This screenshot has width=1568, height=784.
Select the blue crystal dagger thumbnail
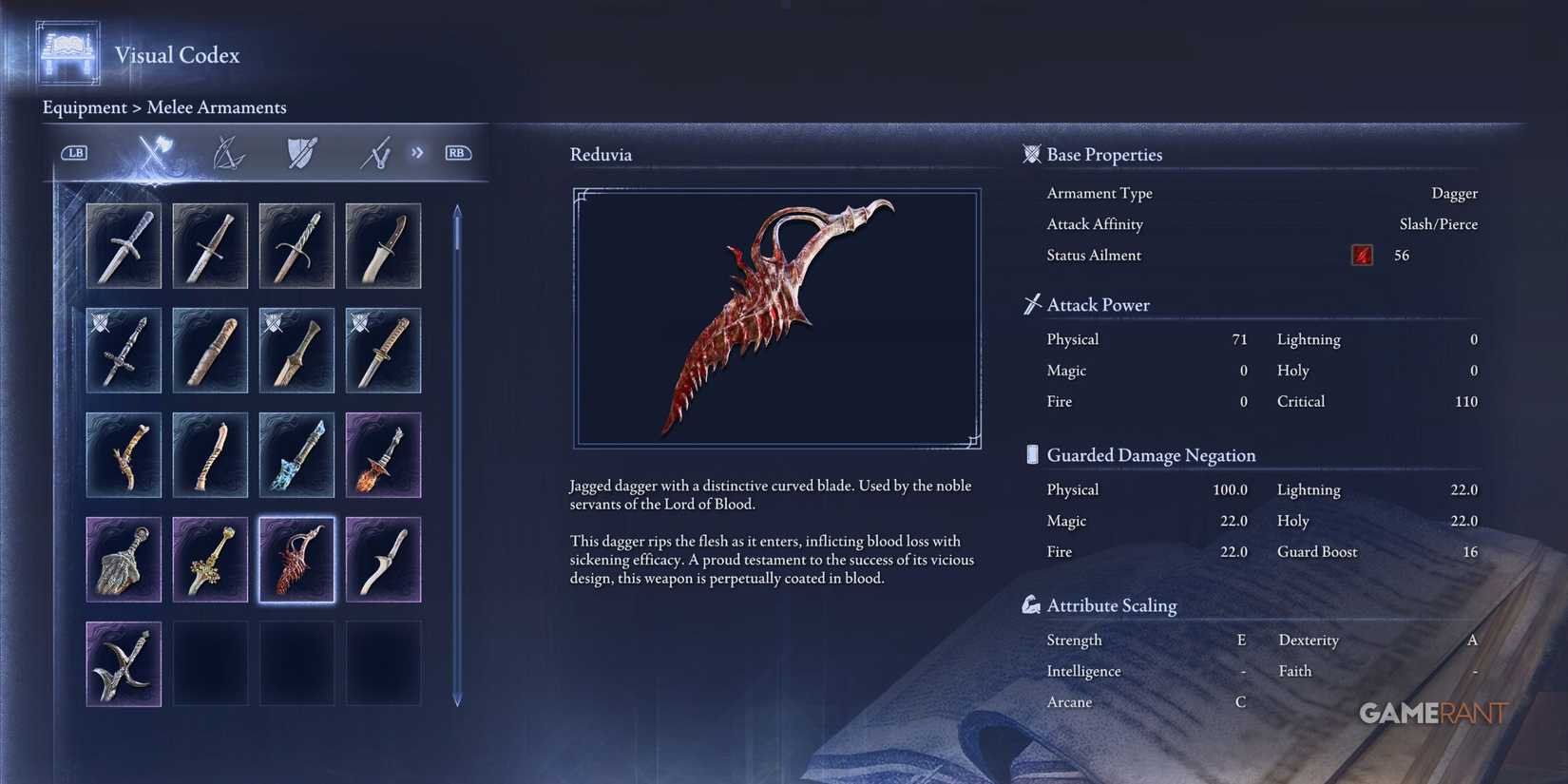(296, 454)
